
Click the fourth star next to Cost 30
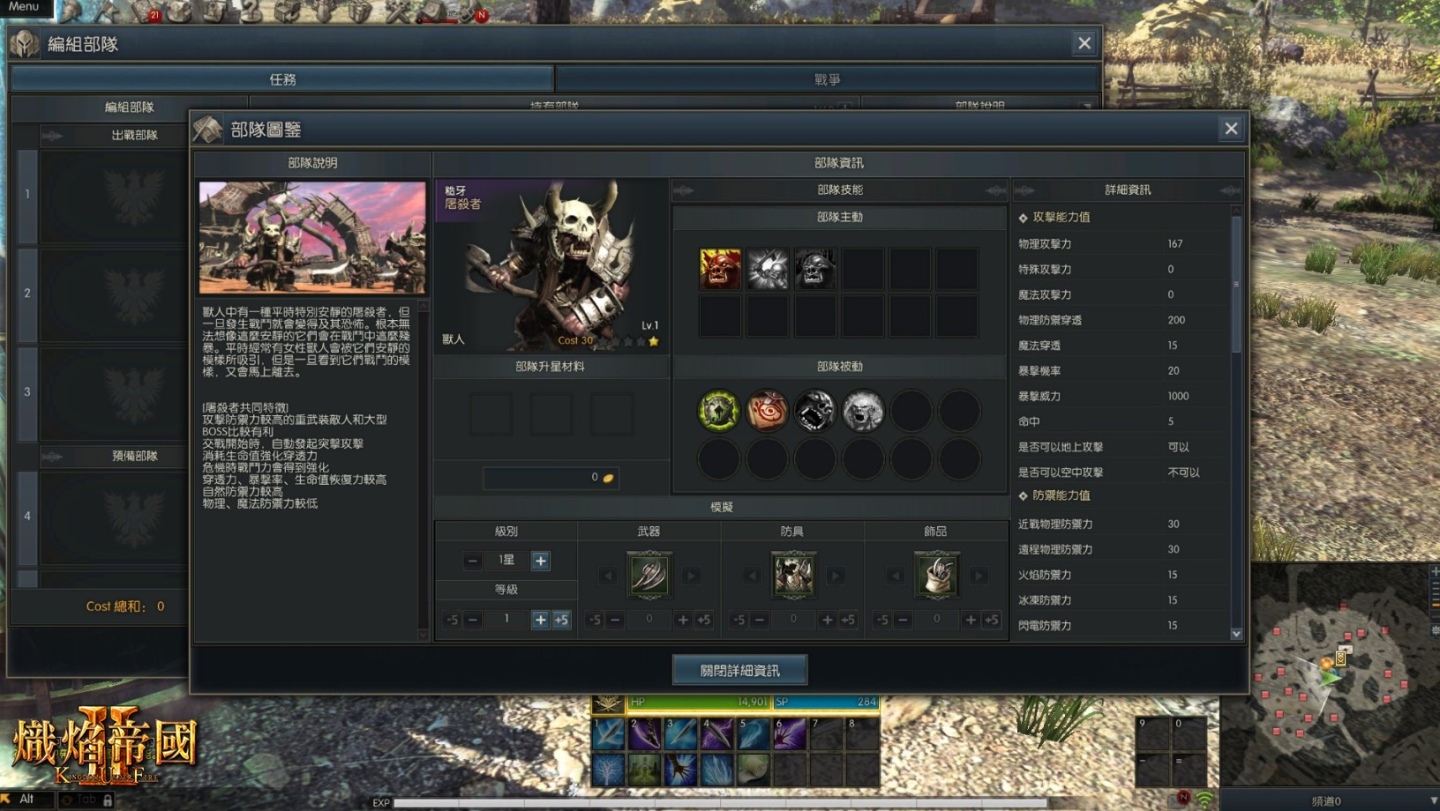point(641,341)
